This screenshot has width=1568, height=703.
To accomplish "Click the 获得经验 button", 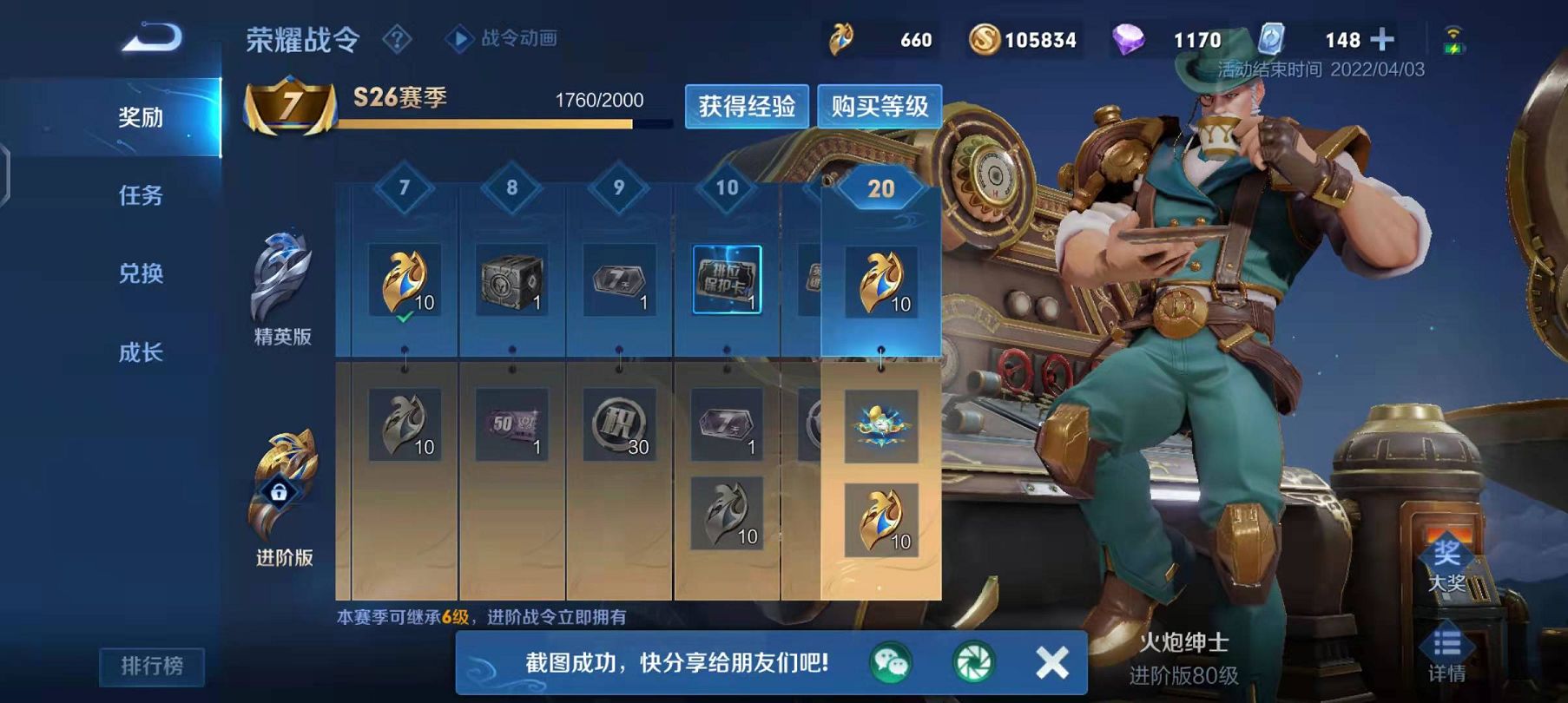I will [x=748, y=106].
